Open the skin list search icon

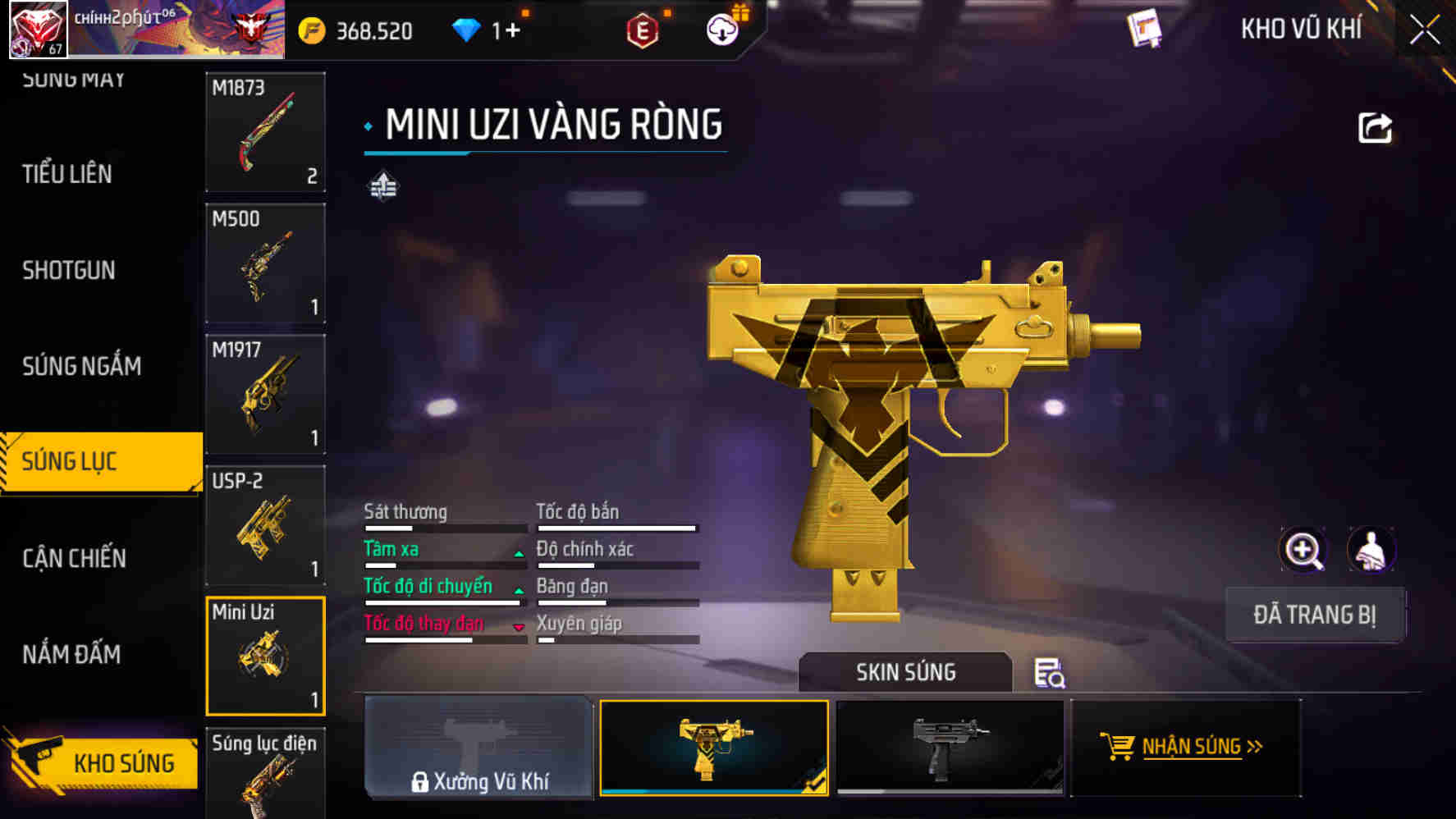1049,673
